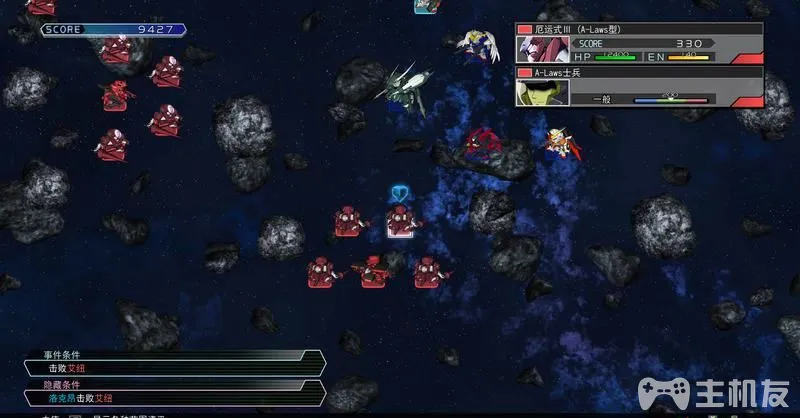Select the white winged Gundam unit near the info panel
The width and height of the screenshot is (800, 418).
[480, 46]
